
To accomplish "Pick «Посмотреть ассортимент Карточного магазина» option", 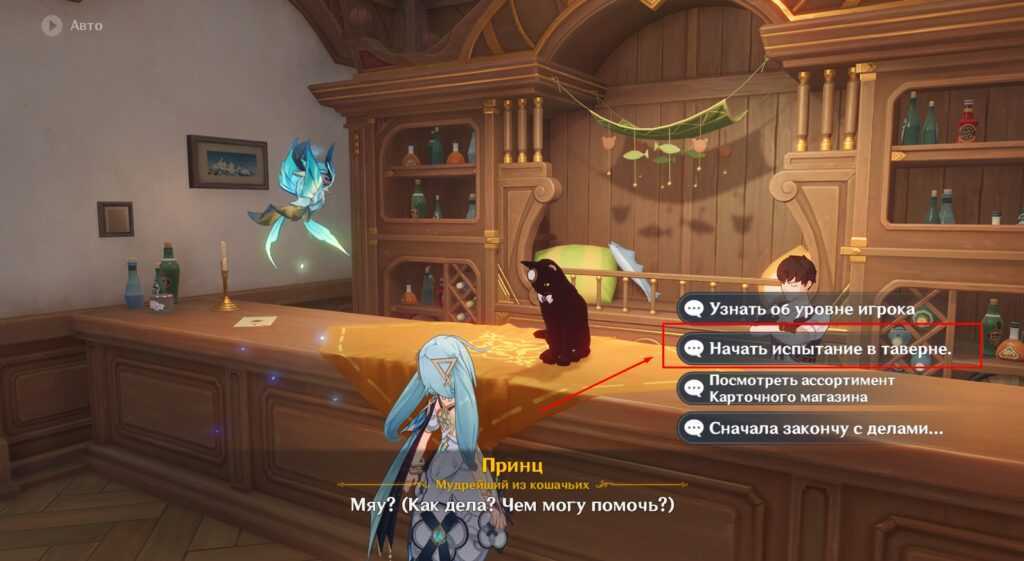I will [x=800, y=389].
